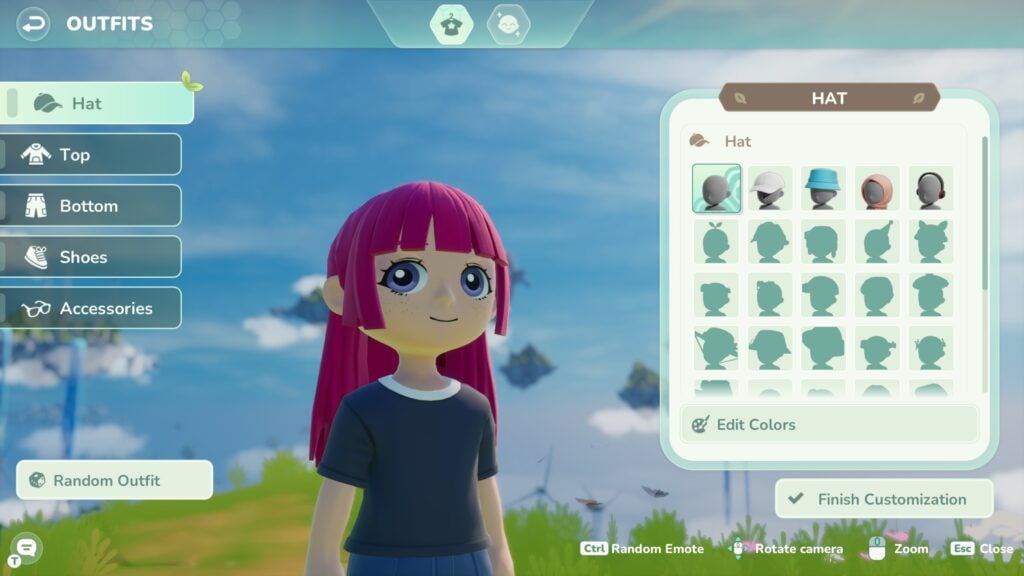This screenshot has width=1024, height=576.
Task: Open the Shoes category
Action: coord(91,257)
